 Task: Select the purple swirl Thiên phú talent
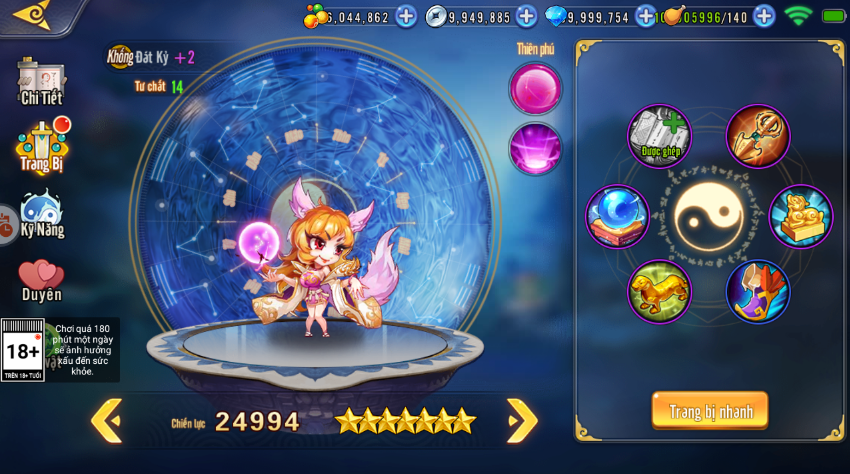click(535, 149)
